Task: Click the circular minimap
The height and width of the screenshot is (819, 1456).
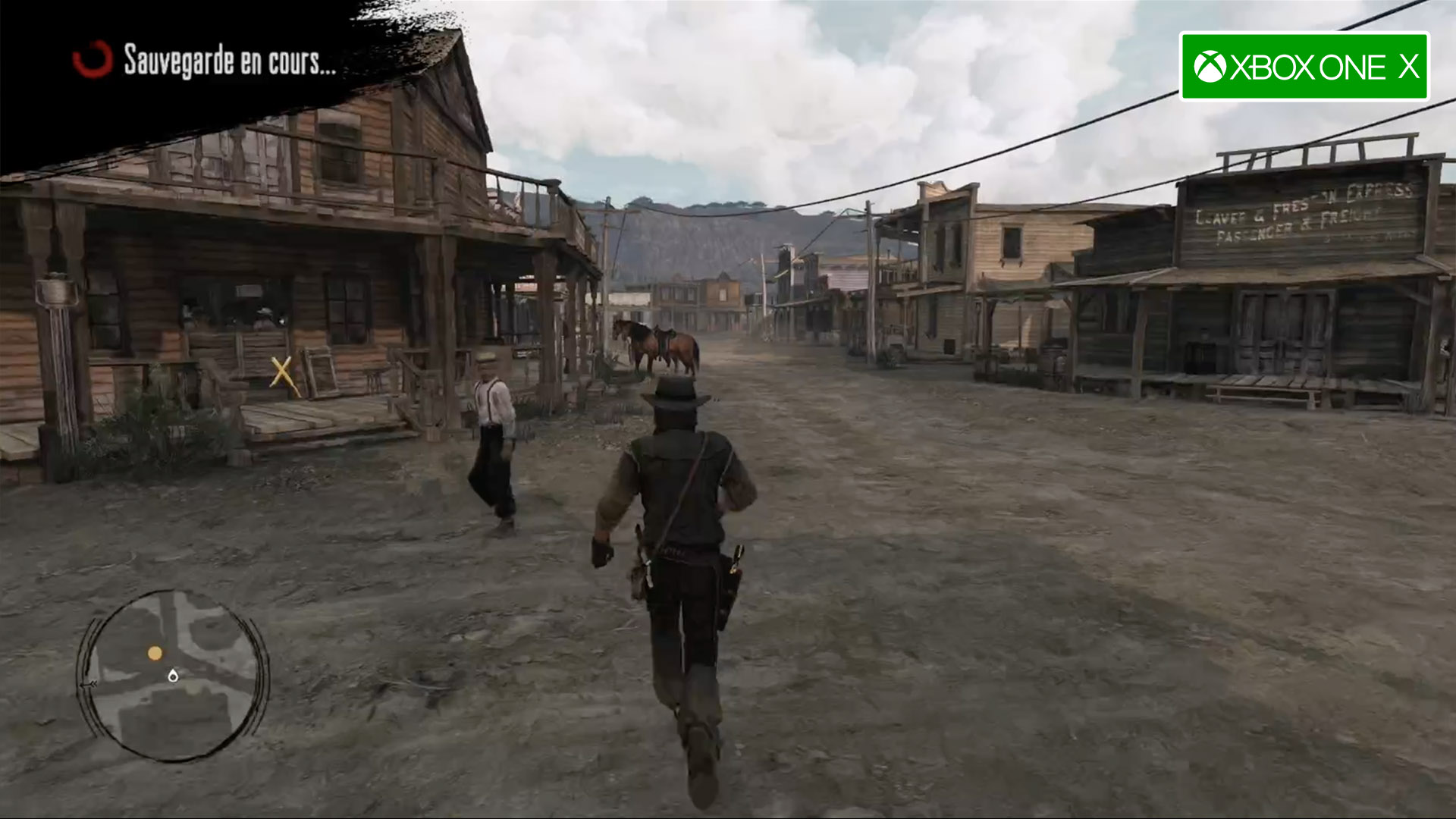Action: point(174,676)
